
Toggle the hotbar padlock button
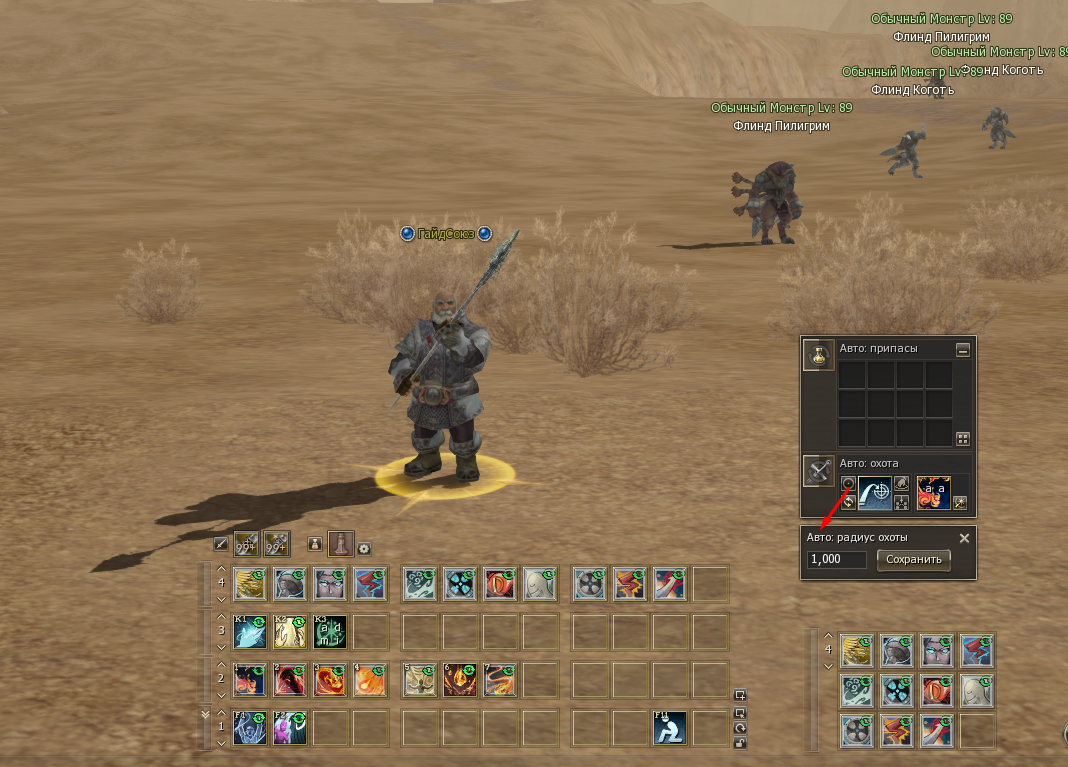click(x=740, y=743)
